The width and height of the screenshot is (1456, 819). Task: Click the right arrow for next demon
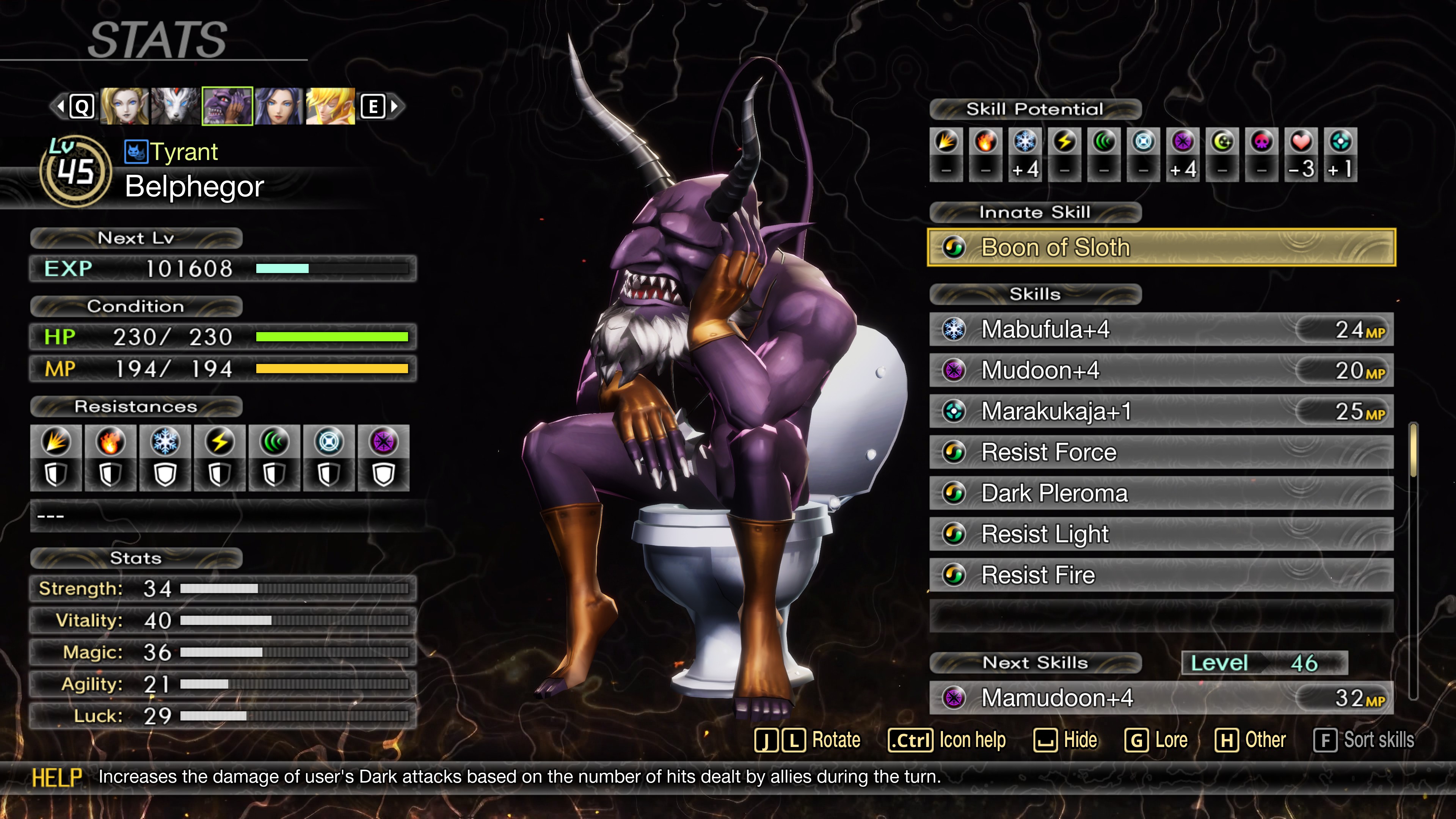click(394, 106)
